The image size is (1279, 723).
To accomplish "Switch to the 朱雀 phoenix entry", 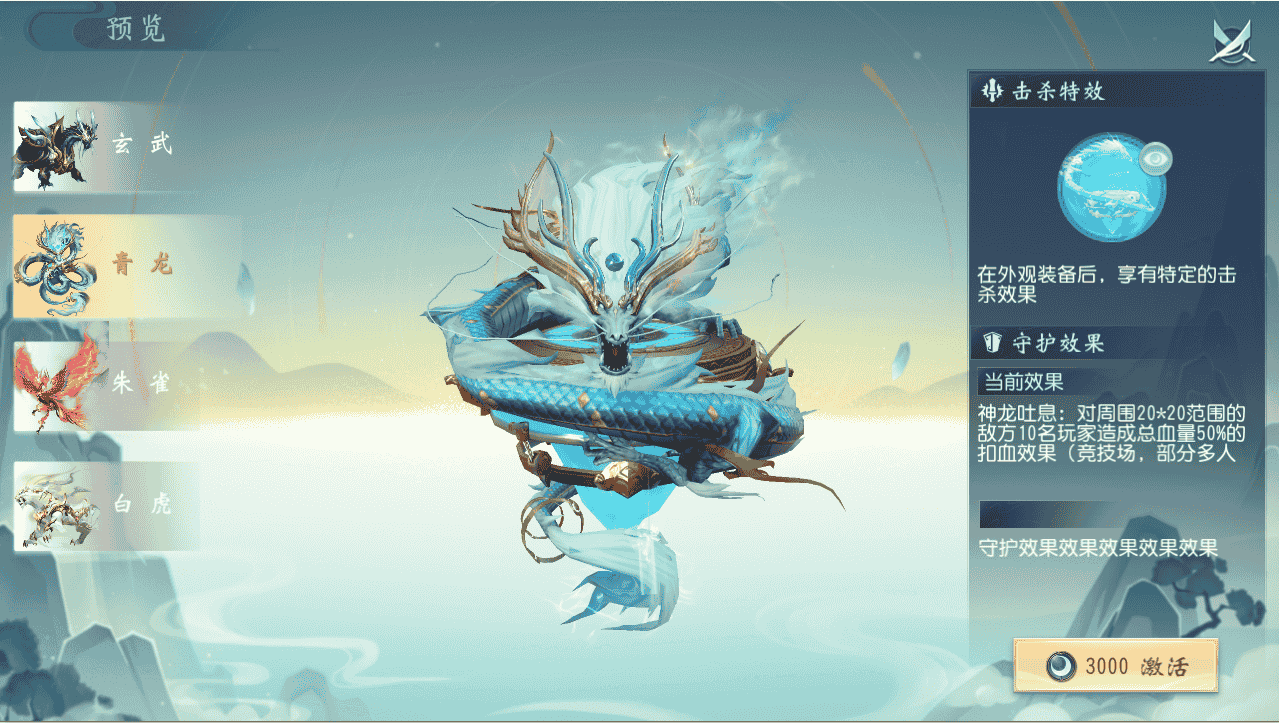I will pos(105,386).
